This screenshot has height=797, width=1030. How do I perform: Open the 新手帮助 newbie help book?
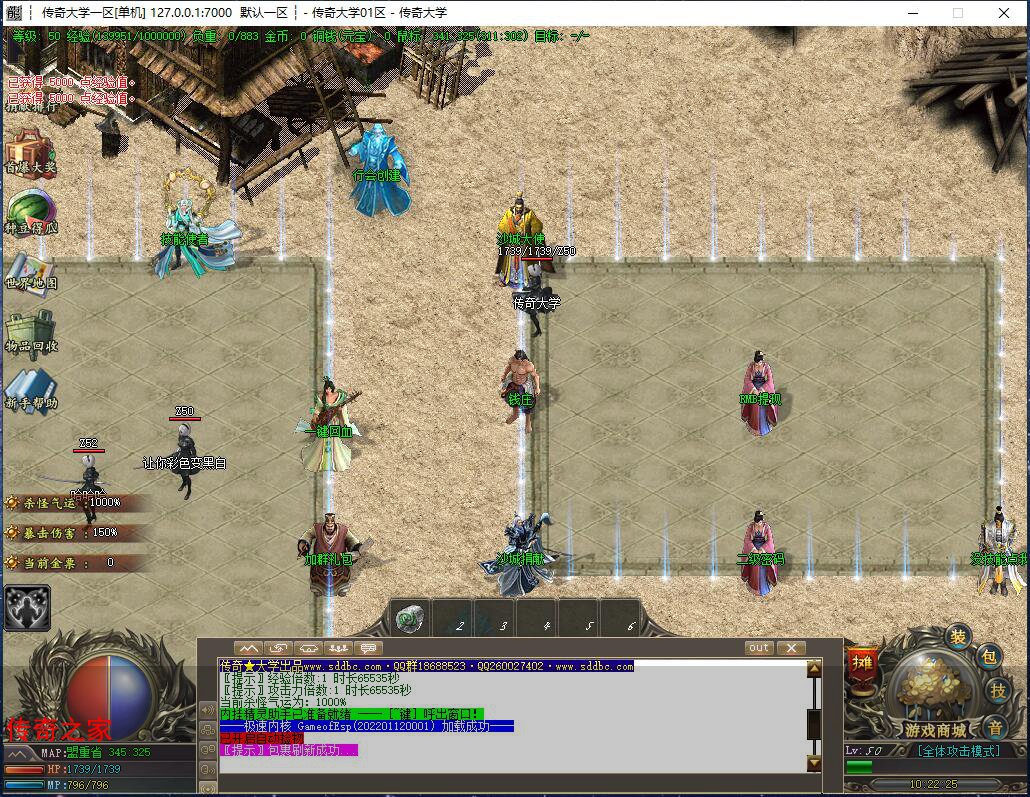click(30, 390)
